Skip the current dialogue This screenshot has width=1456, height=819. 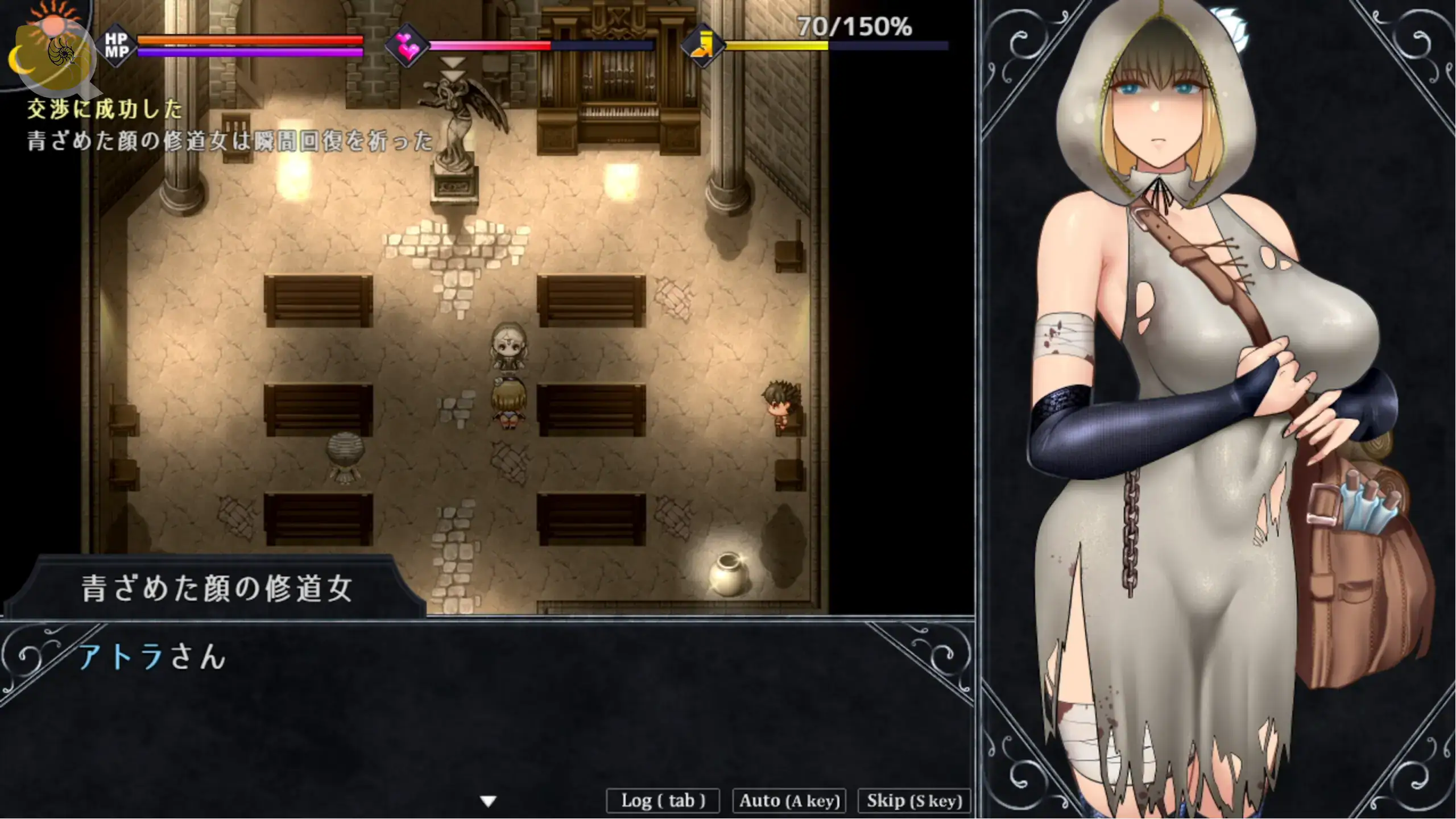click(914, 801)
